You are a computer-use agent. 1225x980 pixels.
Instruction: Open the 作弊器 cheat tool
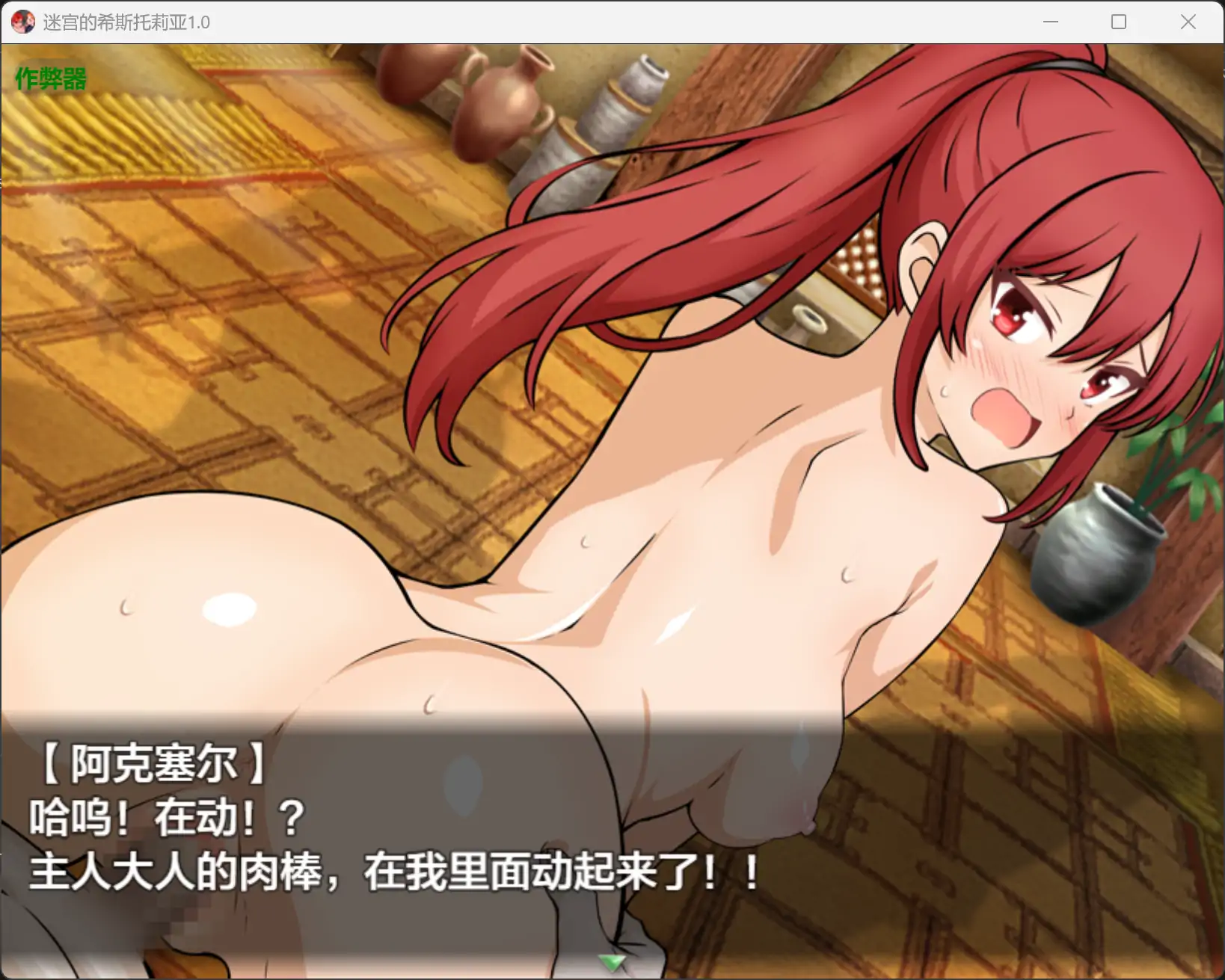(x=49, y=78)
